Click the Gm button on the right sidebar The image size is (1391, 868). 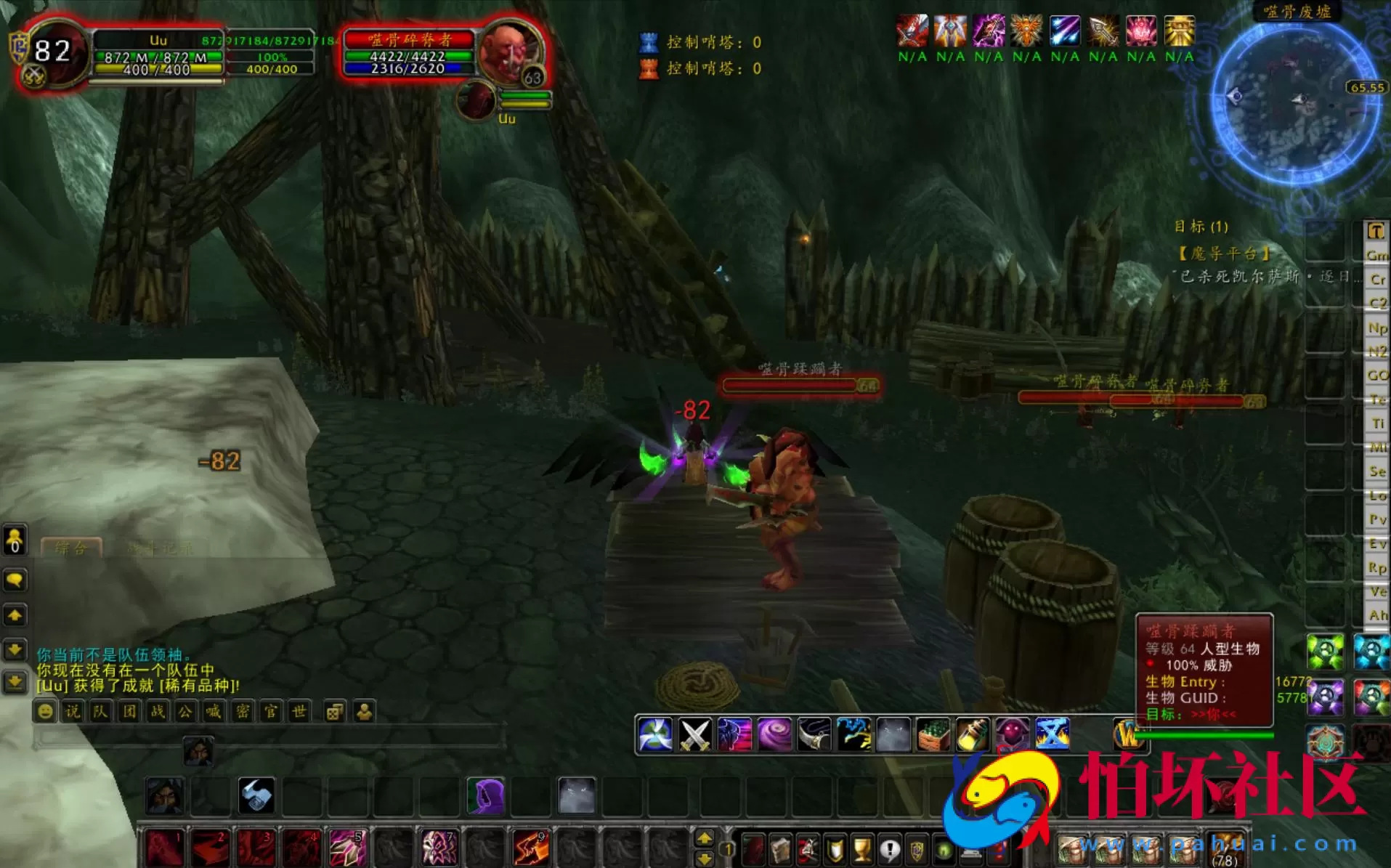click(1376, 255)
